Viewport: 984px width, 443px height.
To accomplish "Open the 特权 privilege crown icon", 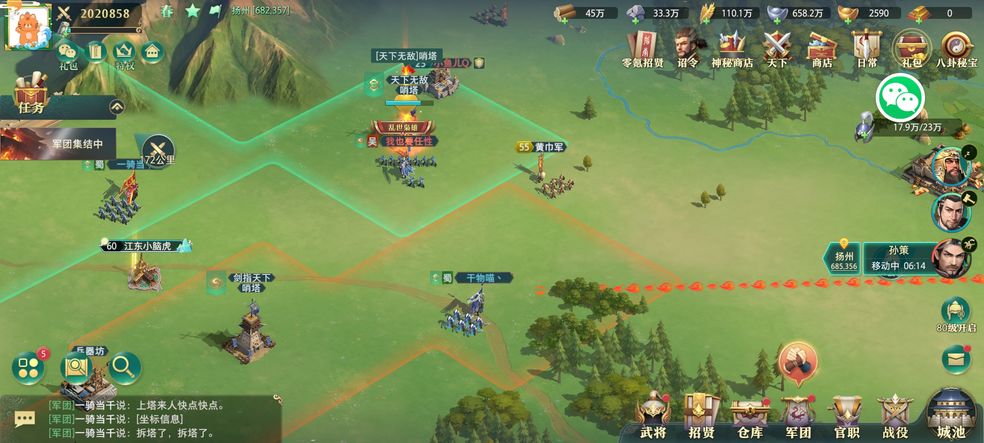I will click(124, 53).
